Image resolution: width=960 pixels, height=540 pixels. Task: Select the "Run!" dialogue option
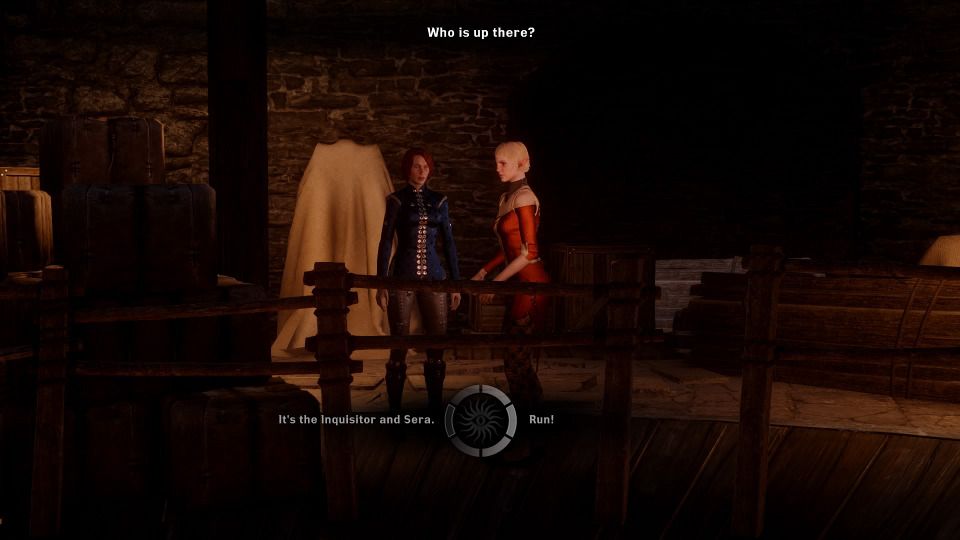point(541,420)
